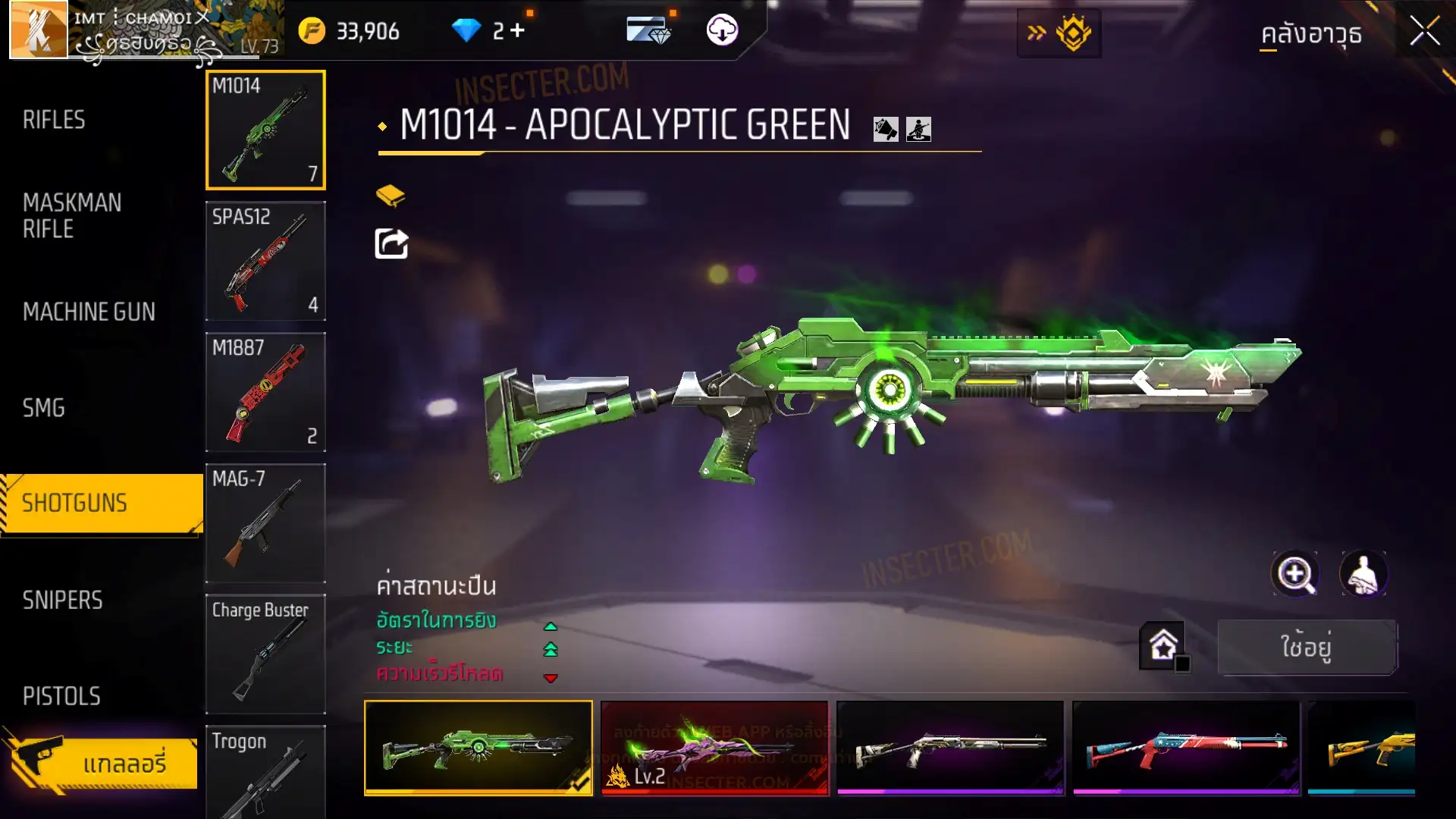This screenshot has height=819, width=1456.
Task: Choose the M1887 weapon tile
Action: [265, 392]
